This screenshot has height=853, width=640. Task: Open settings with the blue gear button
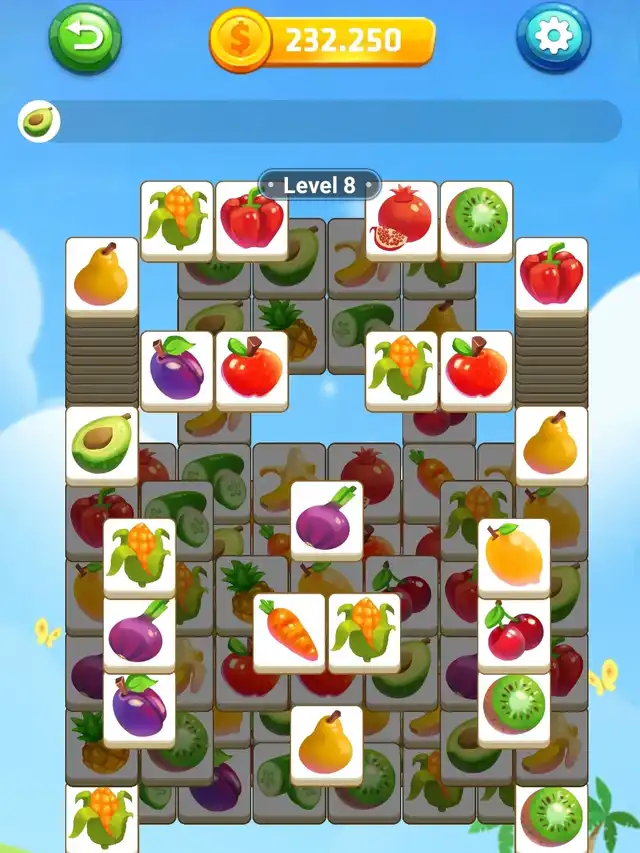point(553,38)
